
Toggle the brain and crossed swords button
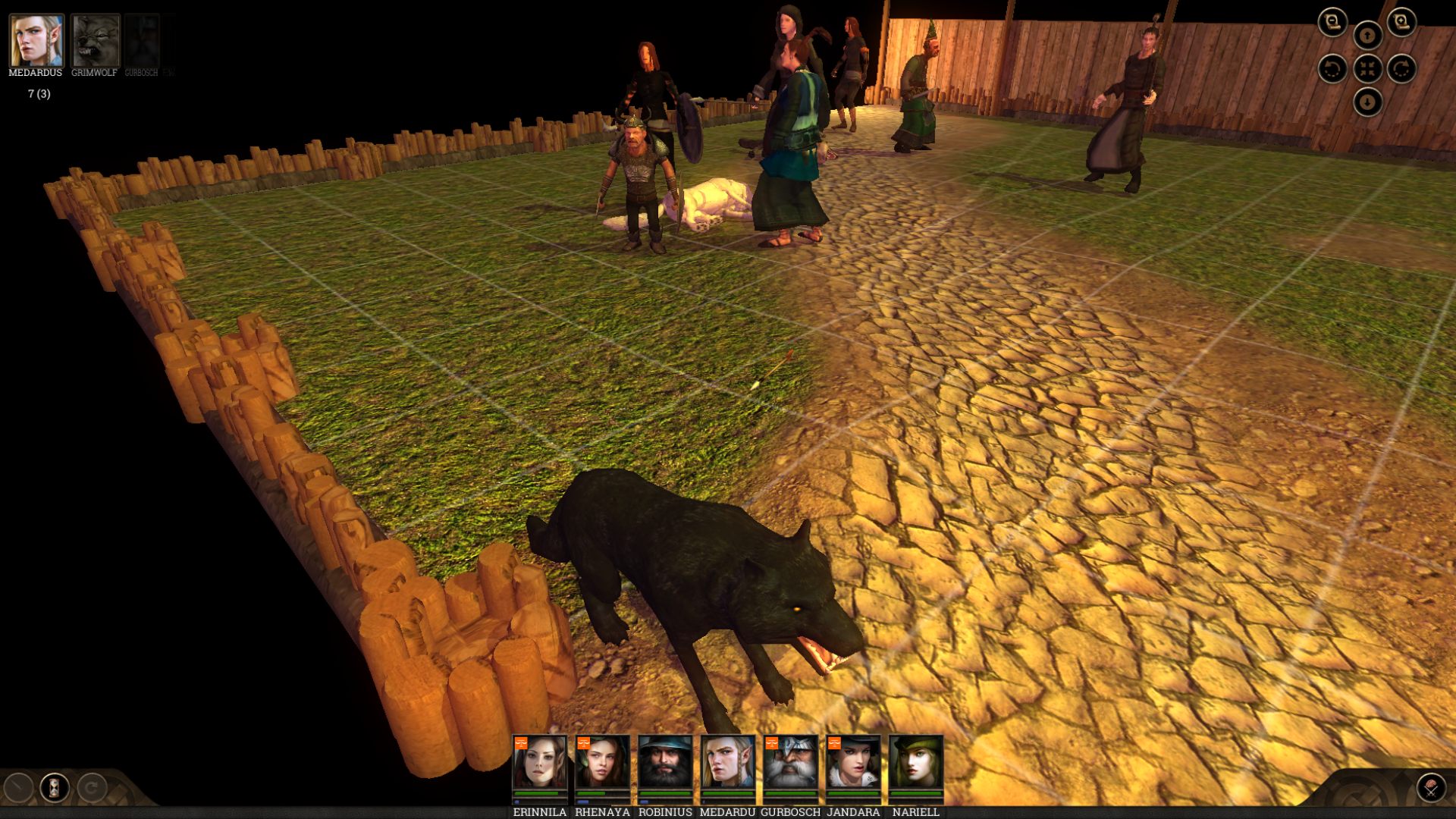pyautogui.click(x=1431, y=788)
